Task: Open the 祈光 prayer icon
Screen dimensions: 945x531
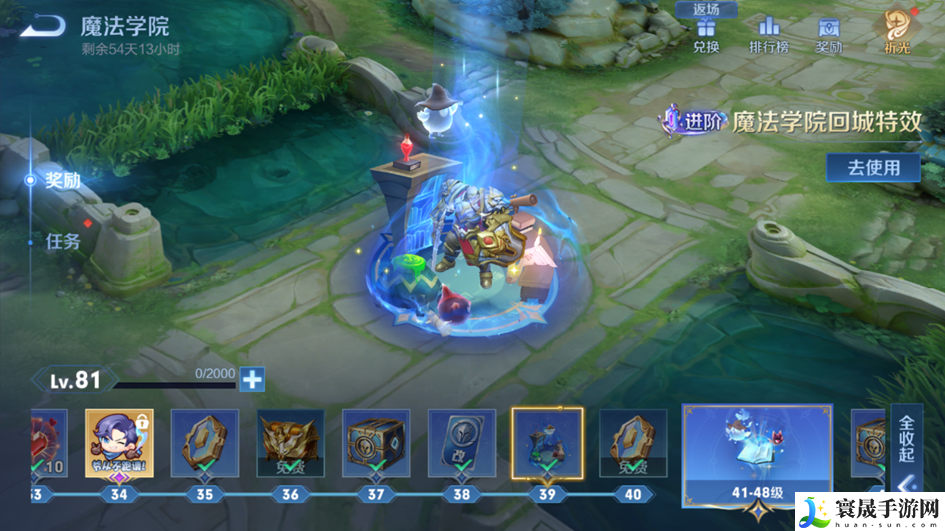Action: pos(895,32)
